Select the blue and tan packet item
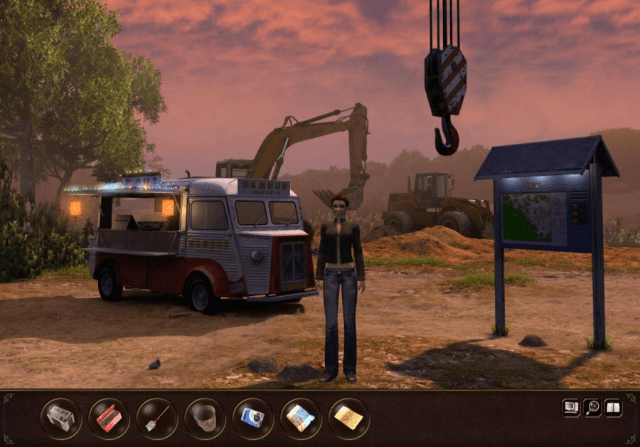Image resolution: width=640 pixels, height=447 pixels. coord(301,418)
